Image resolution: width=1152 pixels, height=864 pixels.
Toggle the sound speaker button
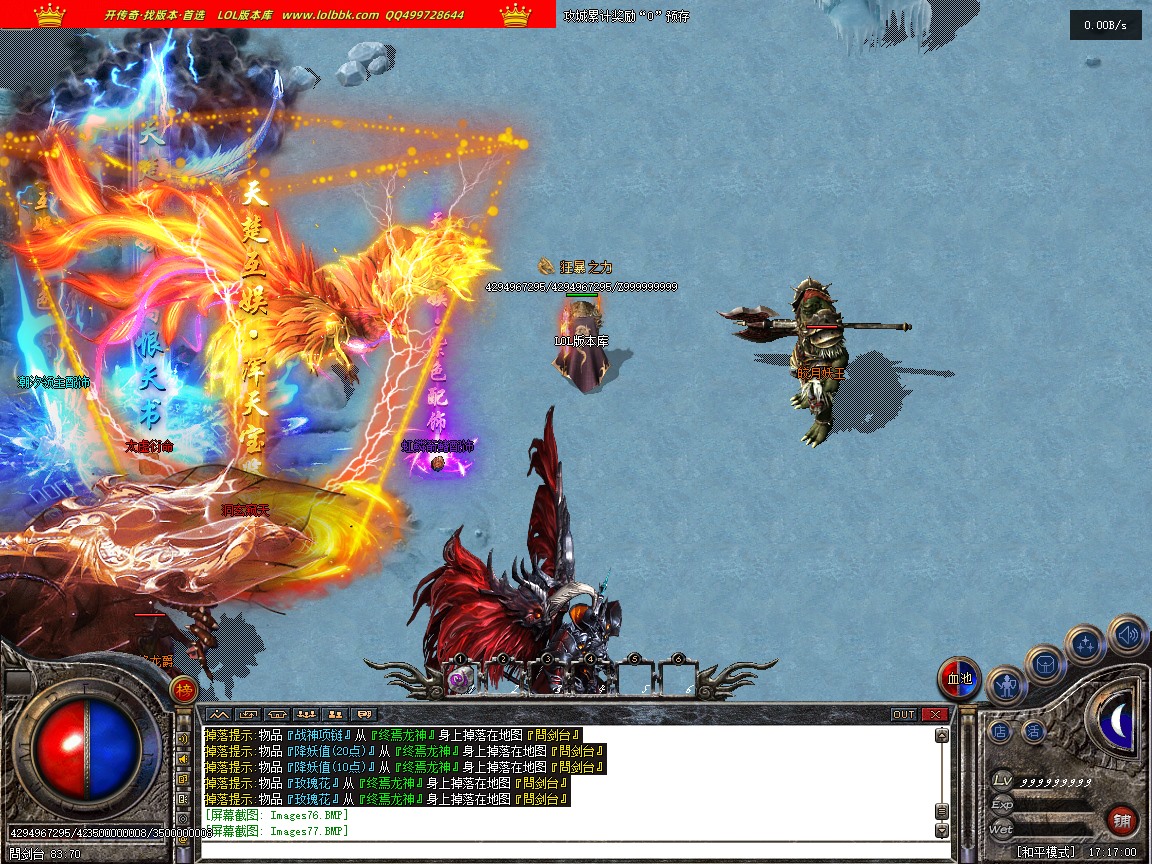tap(1128, 634)
